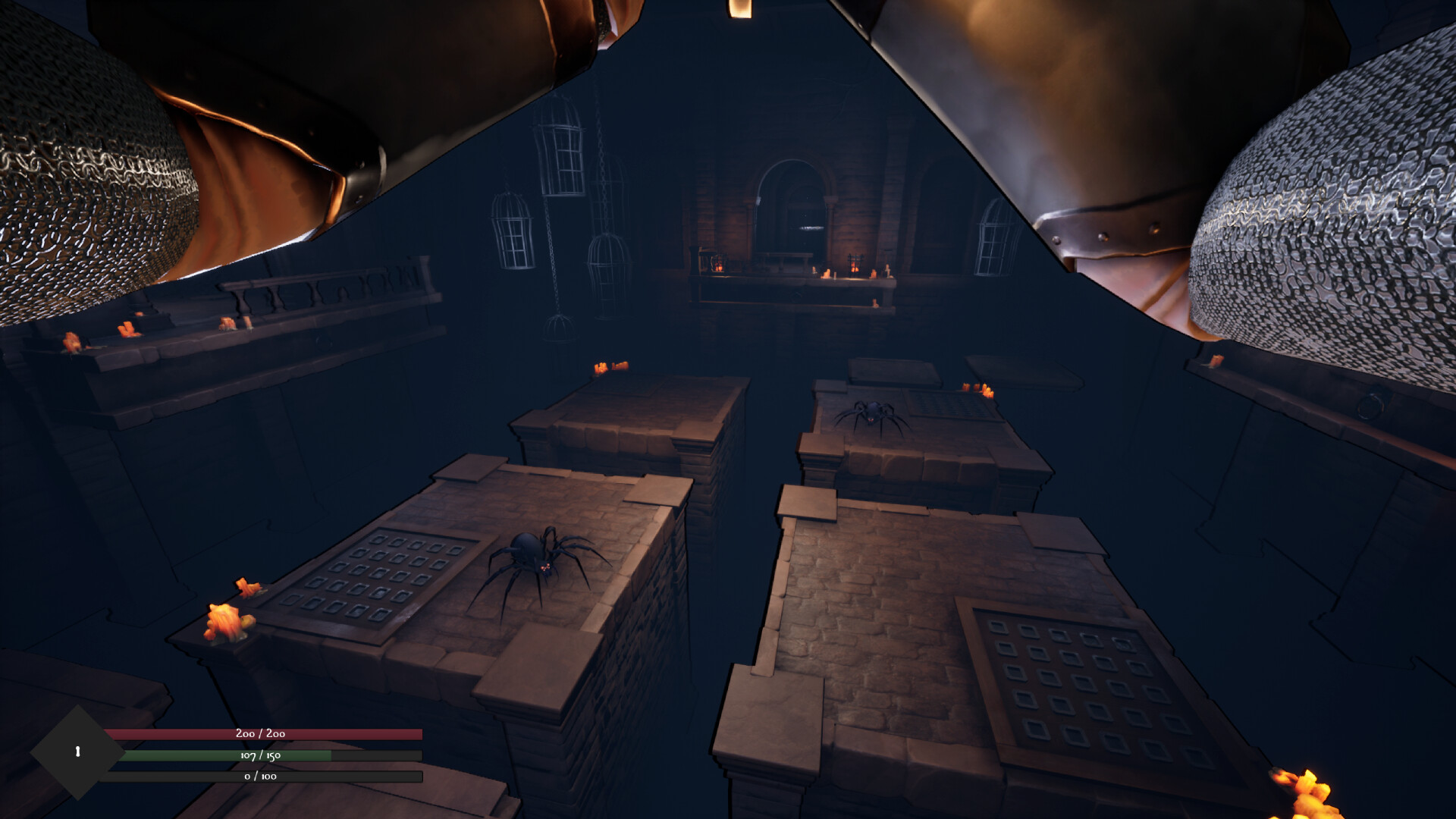Click the lantern on the altar shelf
This screenshot has height=819, width=1456.
(716, 264)
